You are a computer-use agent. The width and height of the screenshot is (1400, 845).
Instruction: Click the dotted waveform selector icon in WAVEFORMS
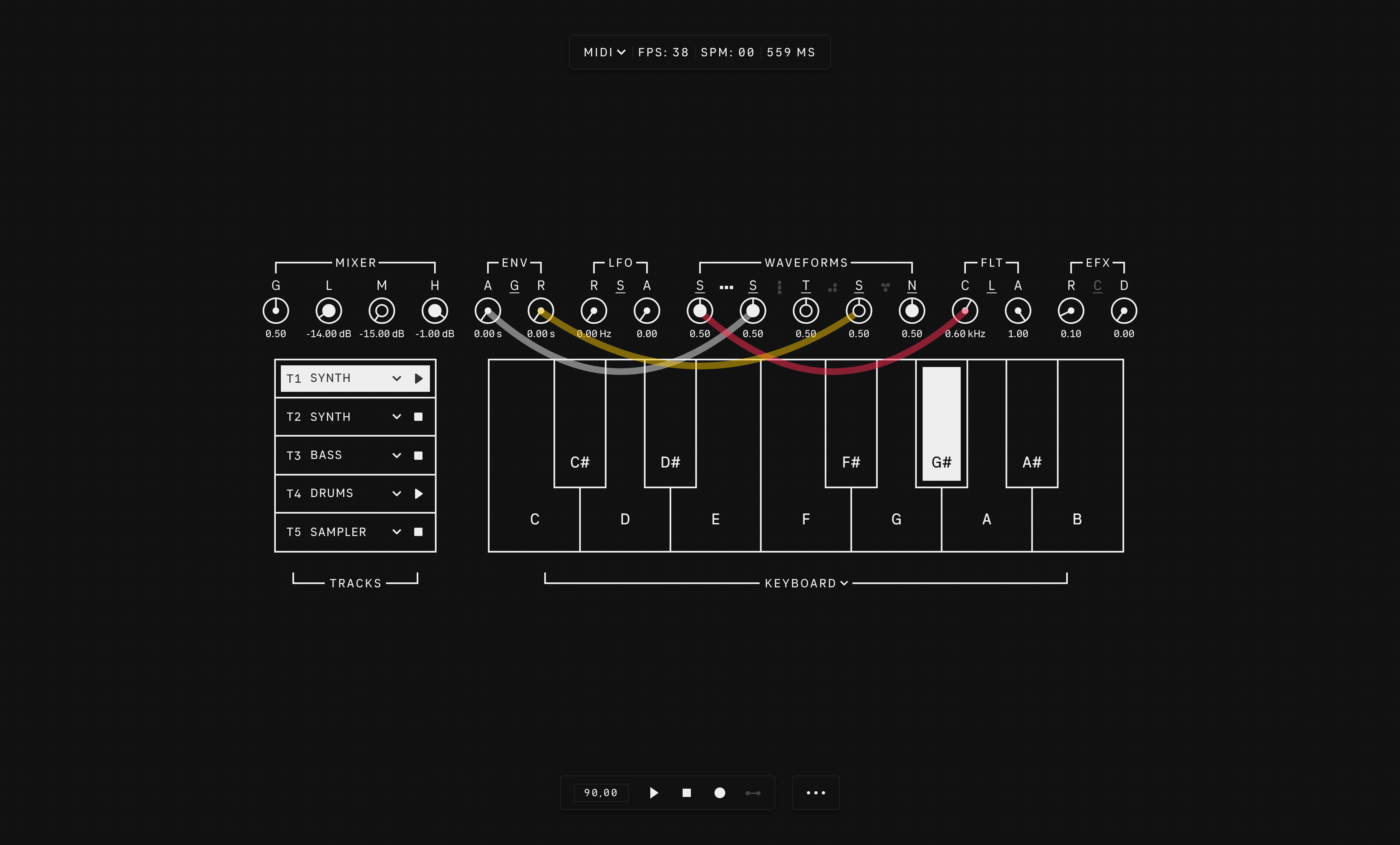tap(726, 287)
